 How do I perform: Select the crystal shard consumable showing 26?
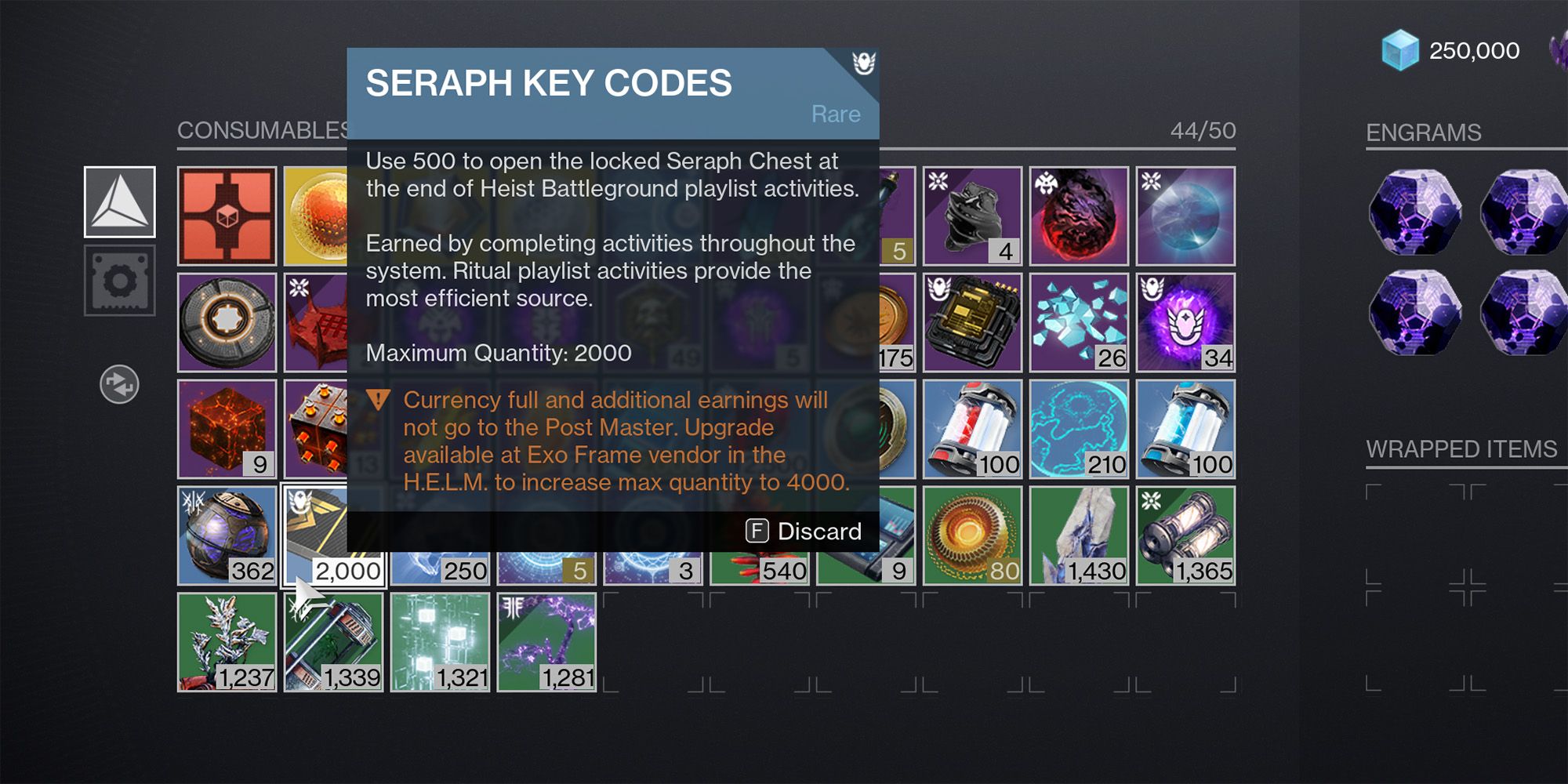tap(1080, 323)
